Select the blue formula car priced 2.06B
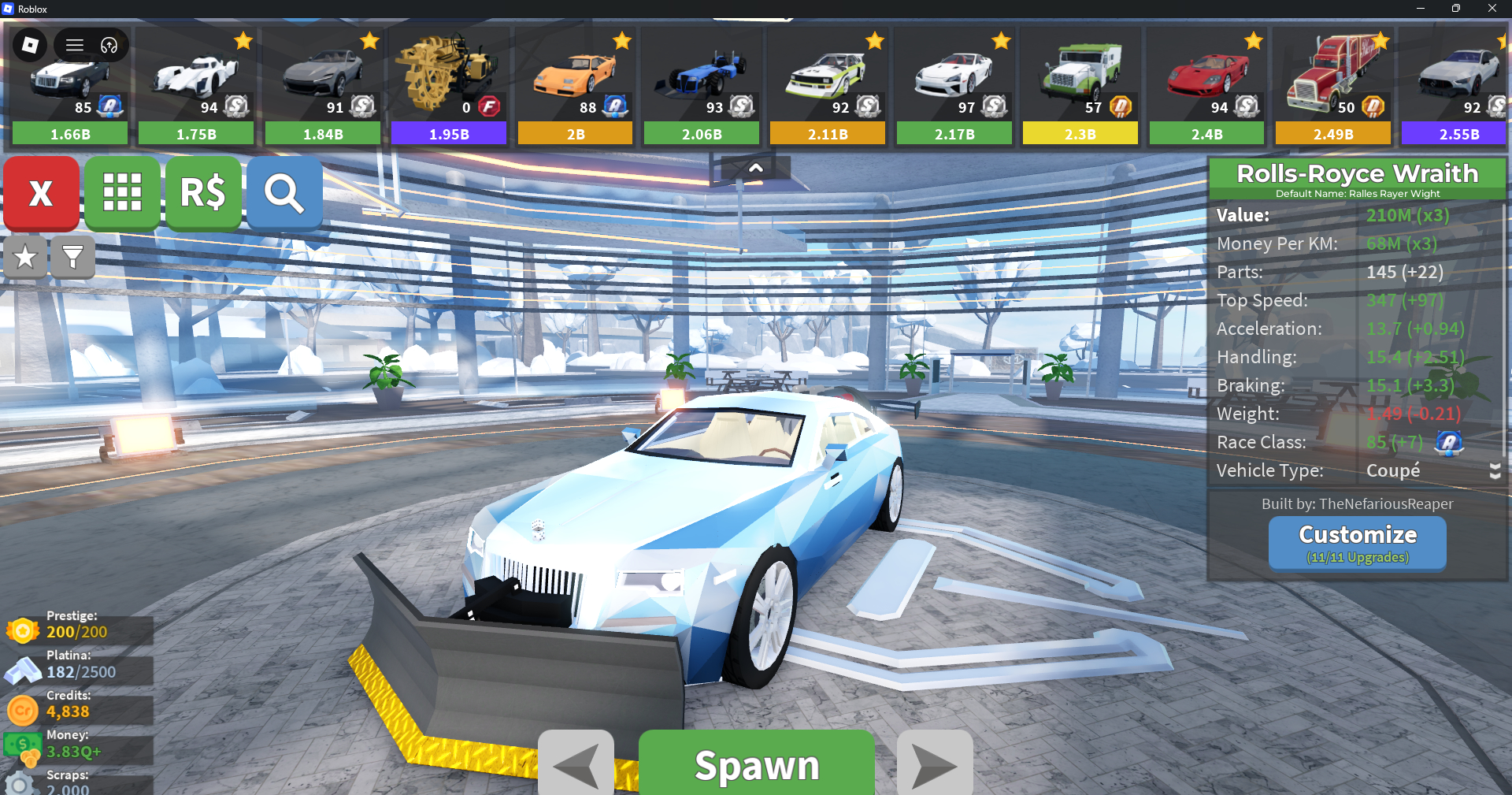The width and height of the screenshot is (1512, 795). pyautogui.click(x=702, y=85)
